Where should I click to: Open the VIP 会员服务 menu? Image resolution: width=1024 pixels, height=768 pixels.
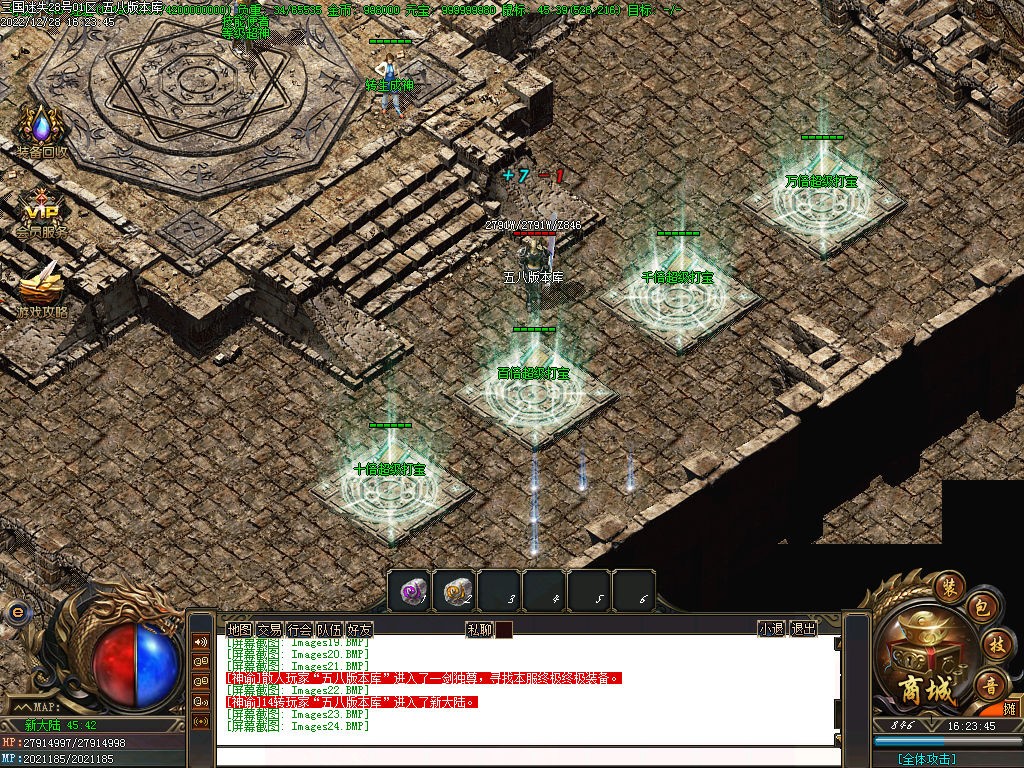point(41,212)
